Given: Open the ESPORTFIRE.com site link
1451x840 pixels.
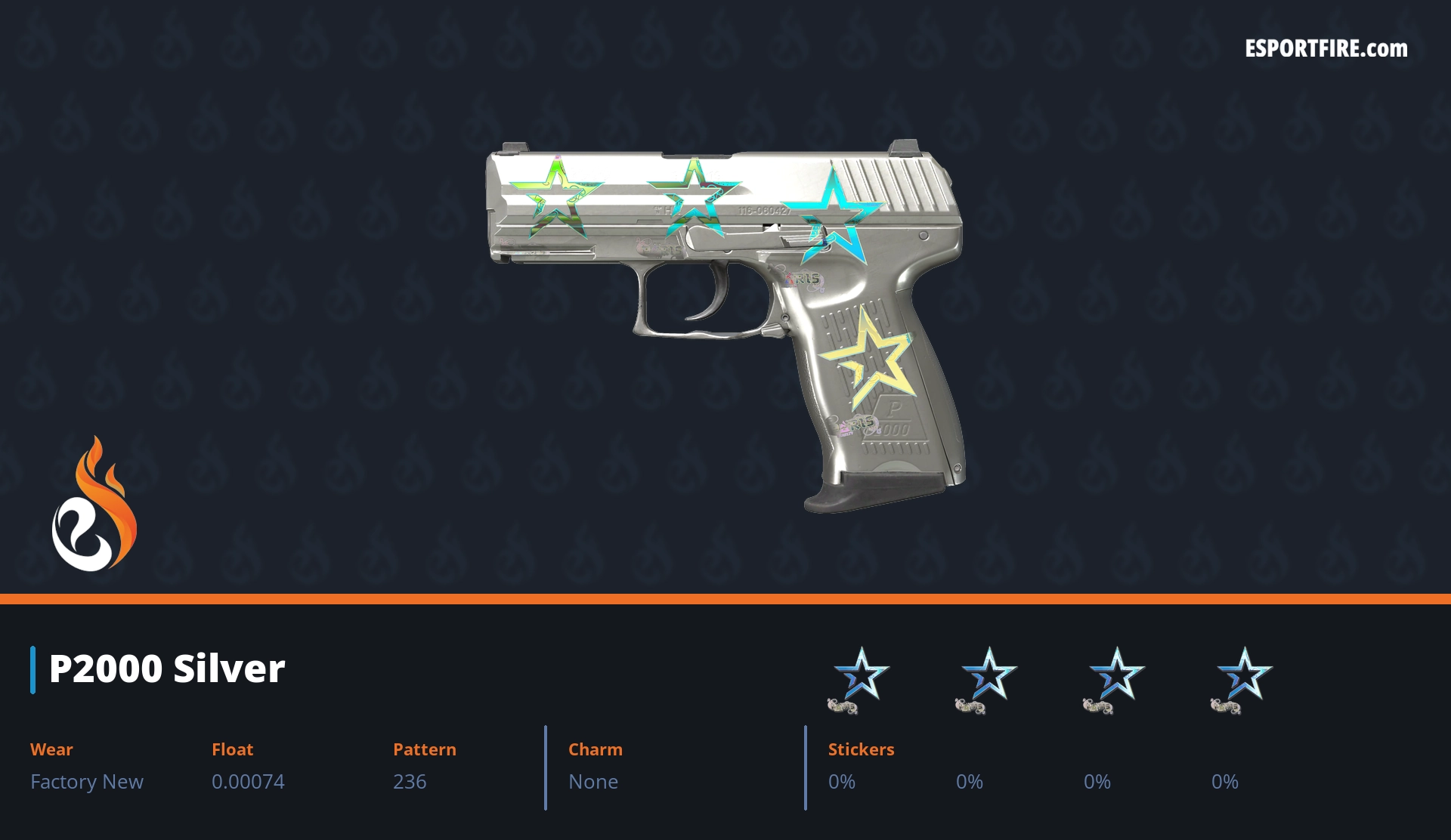Looking at the screenshot, I should (1326, 49).
